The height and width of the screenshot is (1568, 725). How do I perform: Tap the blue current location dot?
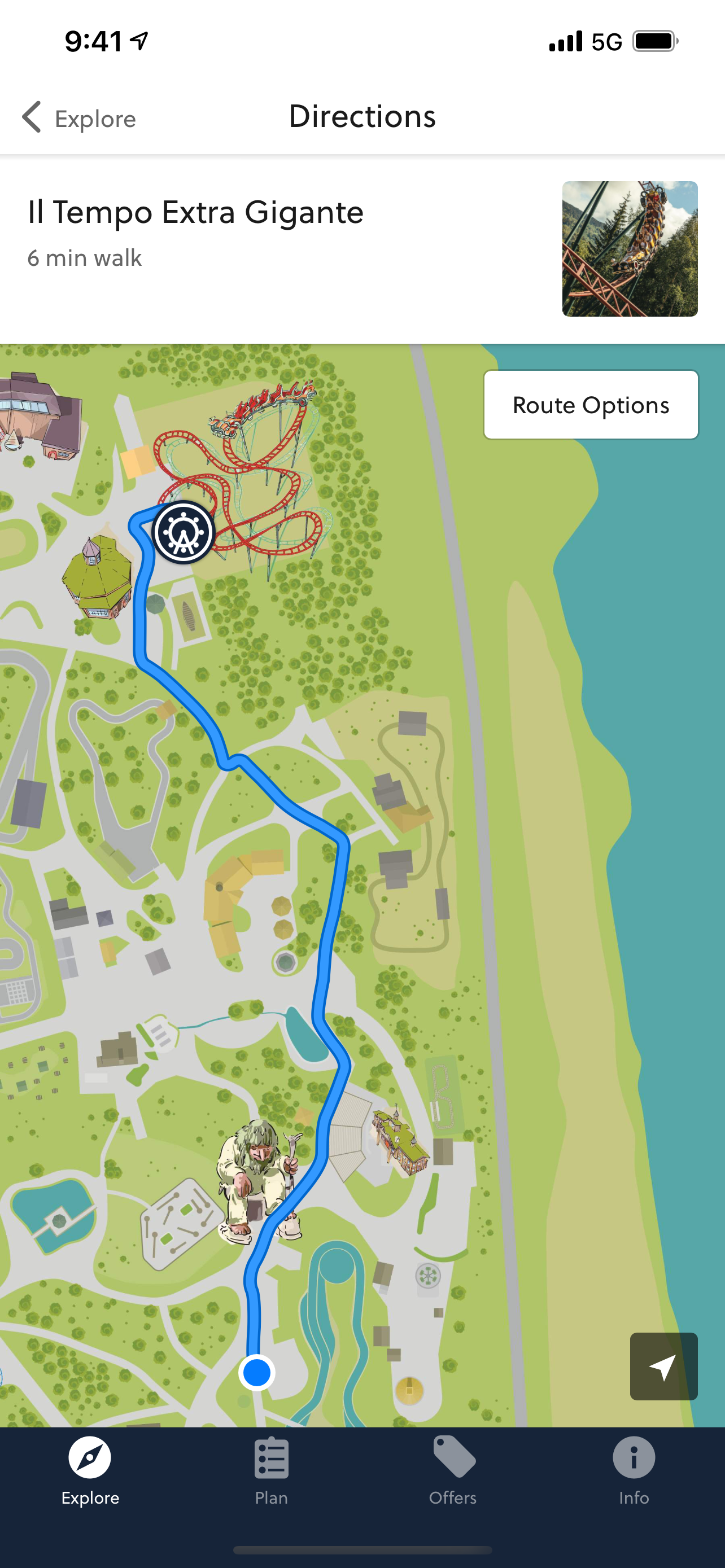[x=257, y=1373]
